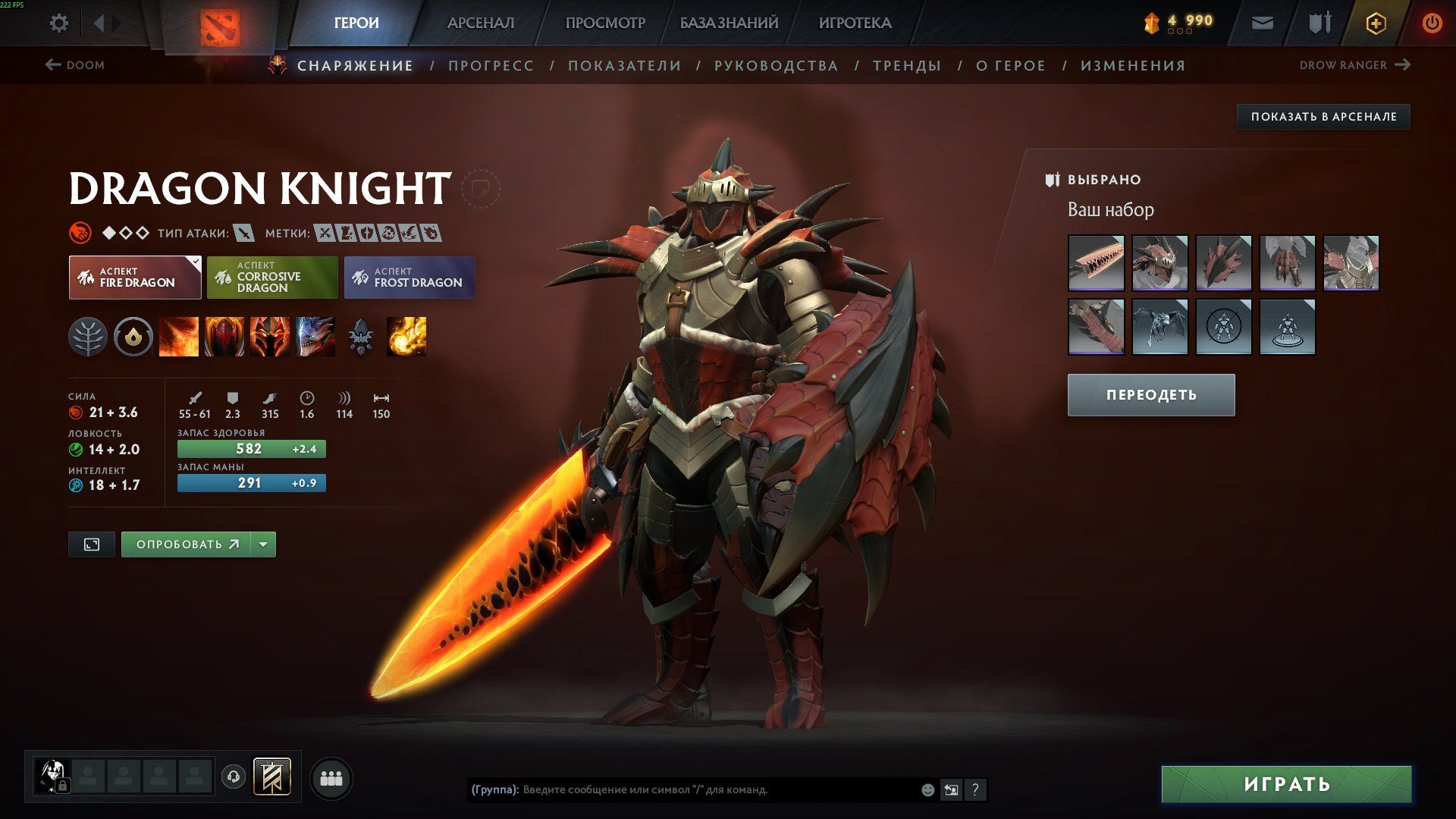Switch to the Арсенал tab
1456x819 pixels.
(x=480, y=23)
